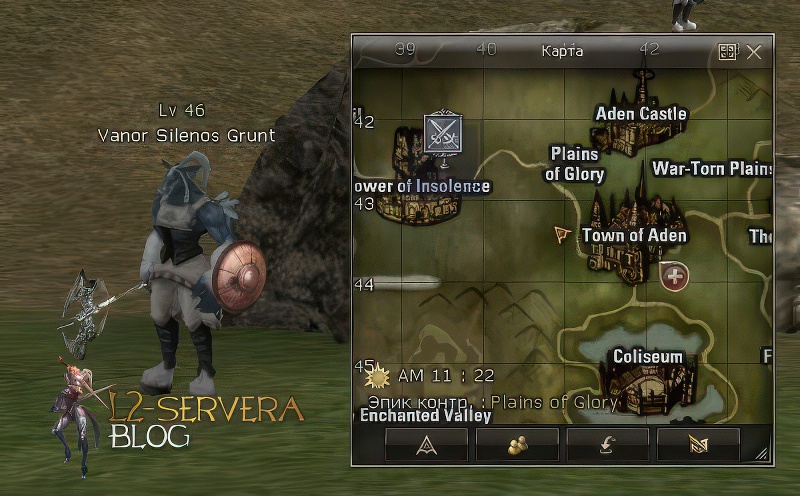Grab the map window resize corner
Screen dimensions: 800x496
[x=763, y=455]
